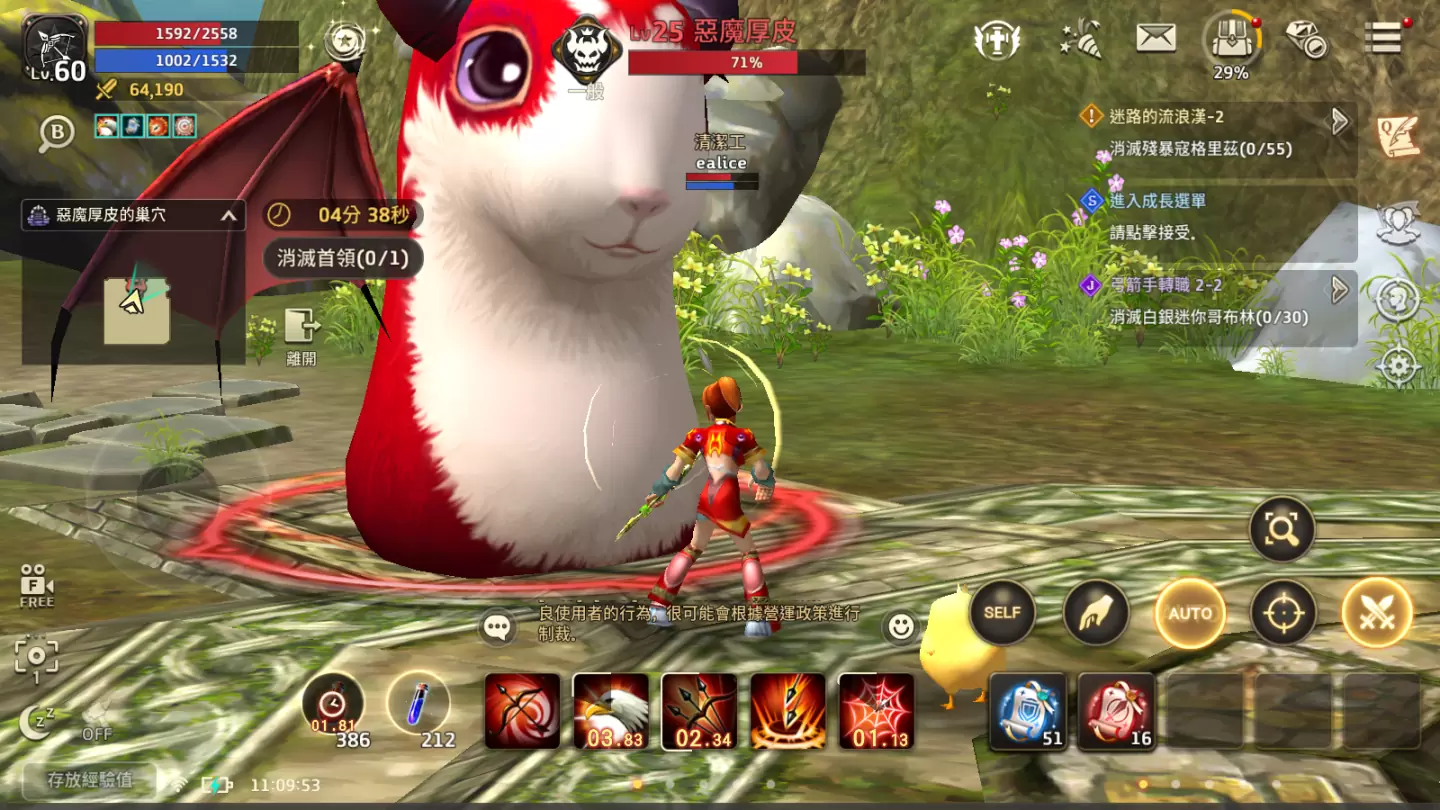Screen dimensions: 1440x810
Task: Tap the magnifier search target button
Action: (x=1281, y=530)
